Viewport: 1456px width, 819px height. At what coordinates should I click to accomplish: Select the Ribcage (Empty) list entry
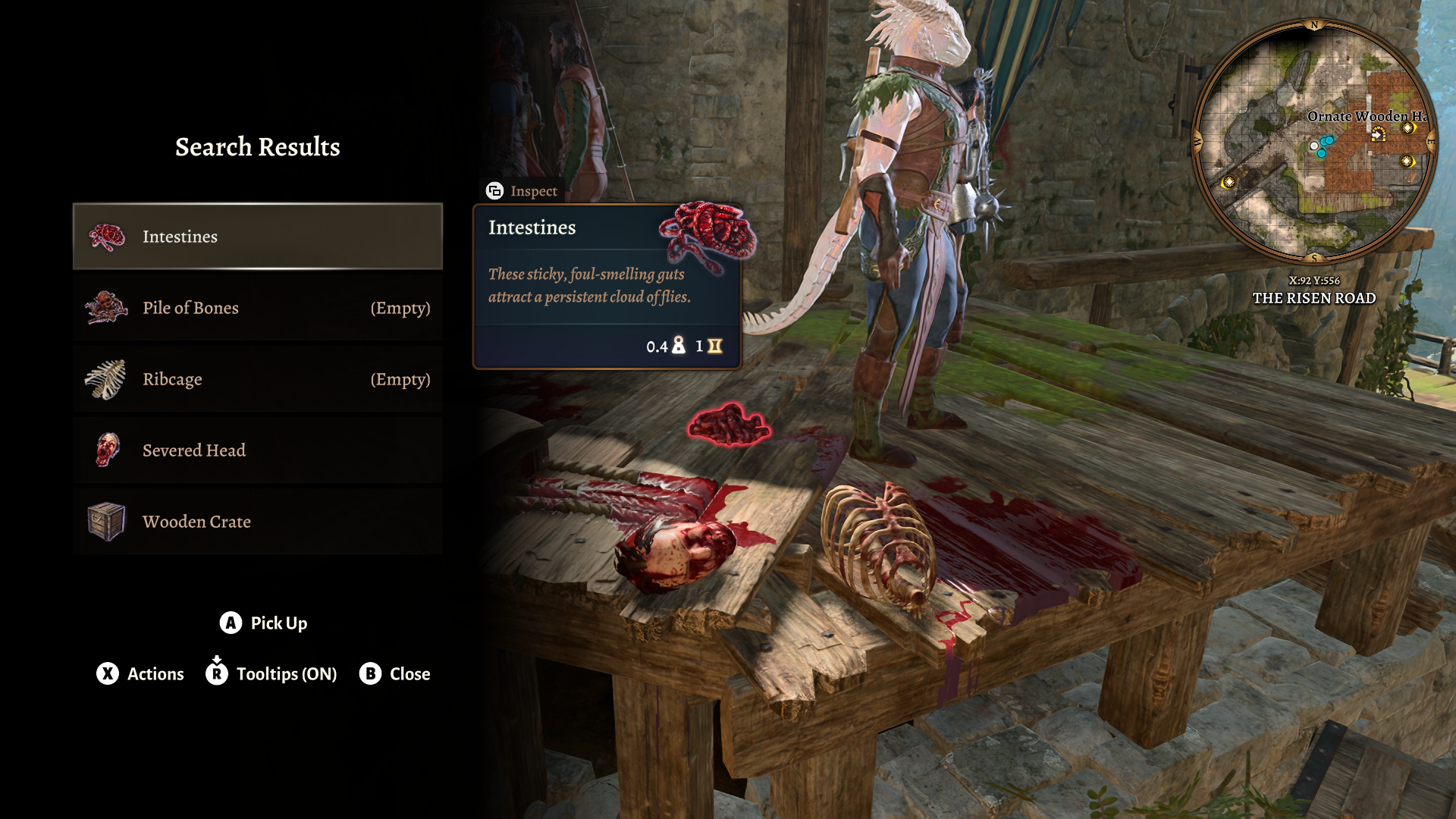pos(257,379)
